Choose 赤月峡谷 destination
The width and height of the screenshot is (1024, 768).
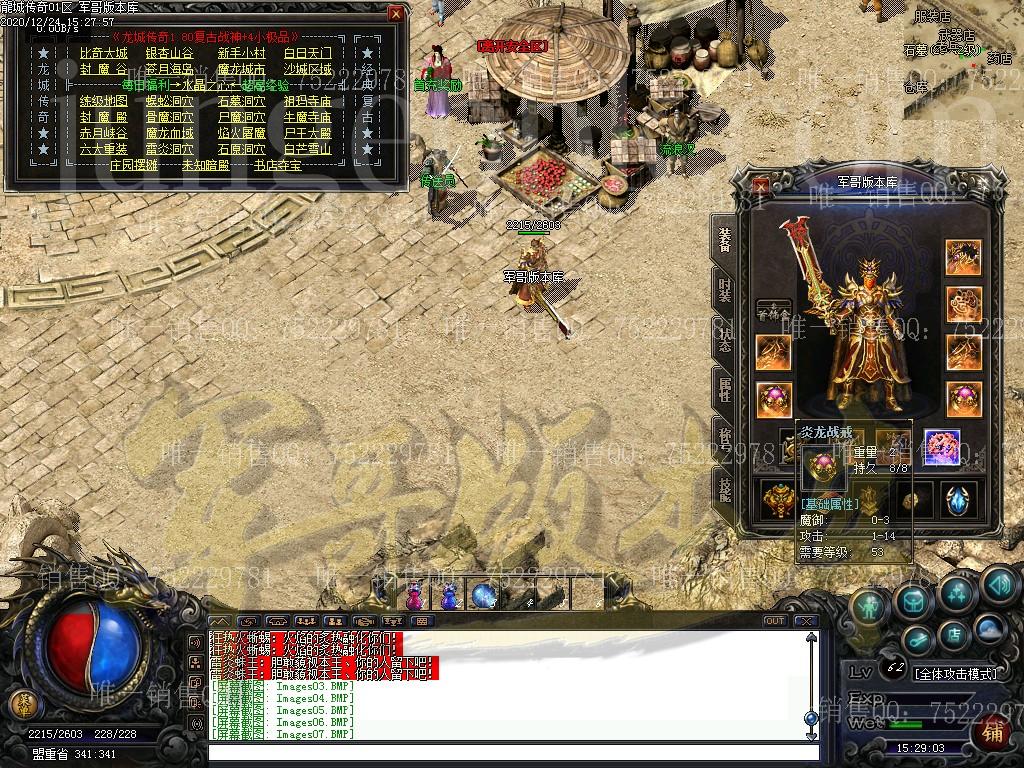[104, 133]
